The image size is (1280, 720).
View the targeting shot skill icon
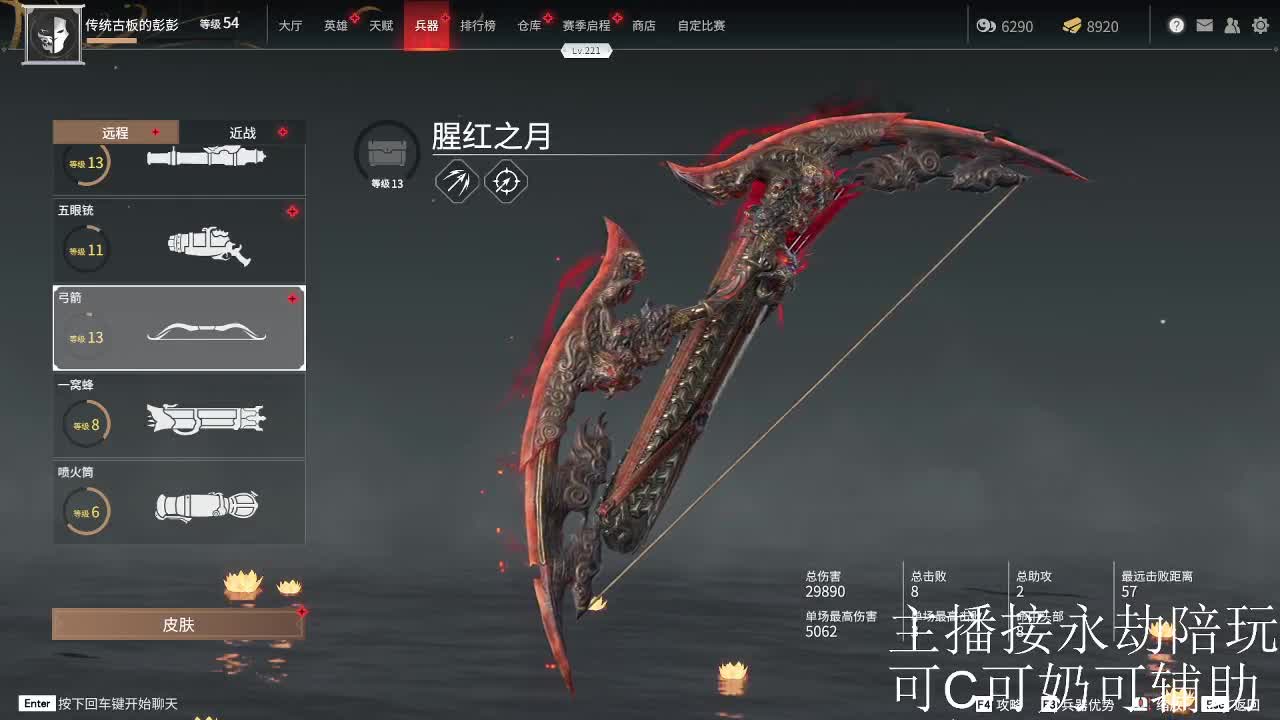pos(505,182)
